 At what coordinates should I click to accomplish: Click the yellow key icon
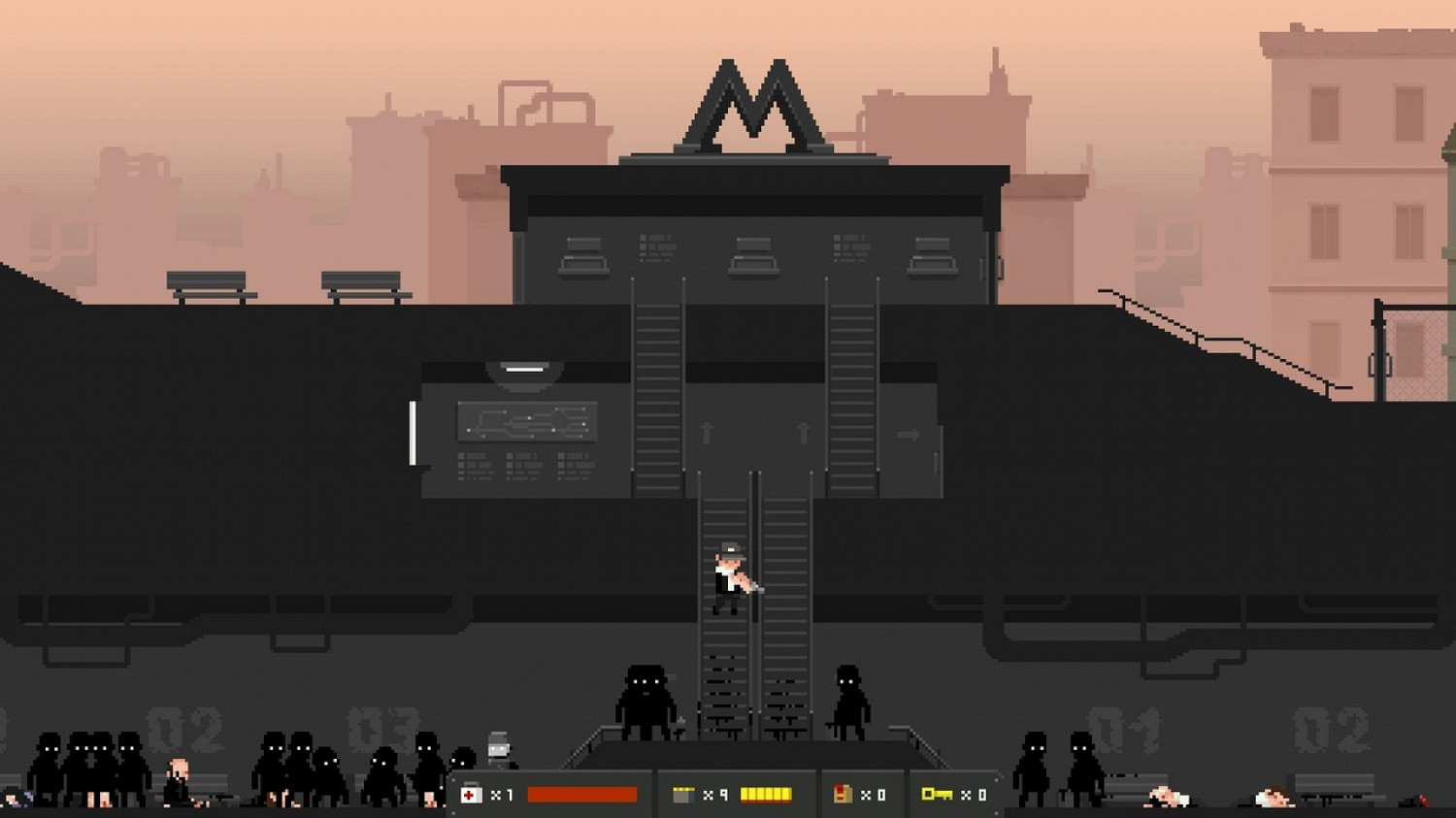pyautogui.click(x=936, y=795)
